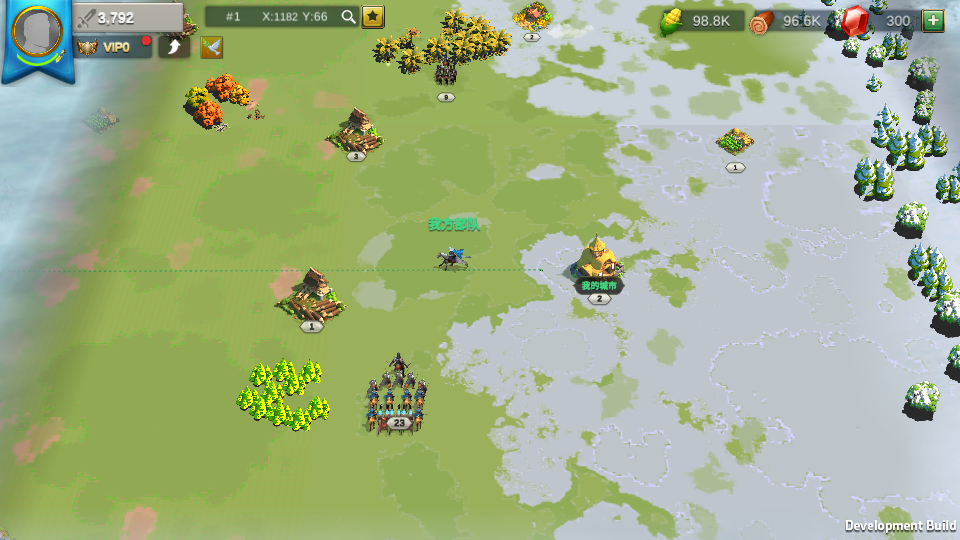The width and height of the screenshot is (960, 540).
Task: Open the star bookmarks button
Action: (x=373, y=16)
